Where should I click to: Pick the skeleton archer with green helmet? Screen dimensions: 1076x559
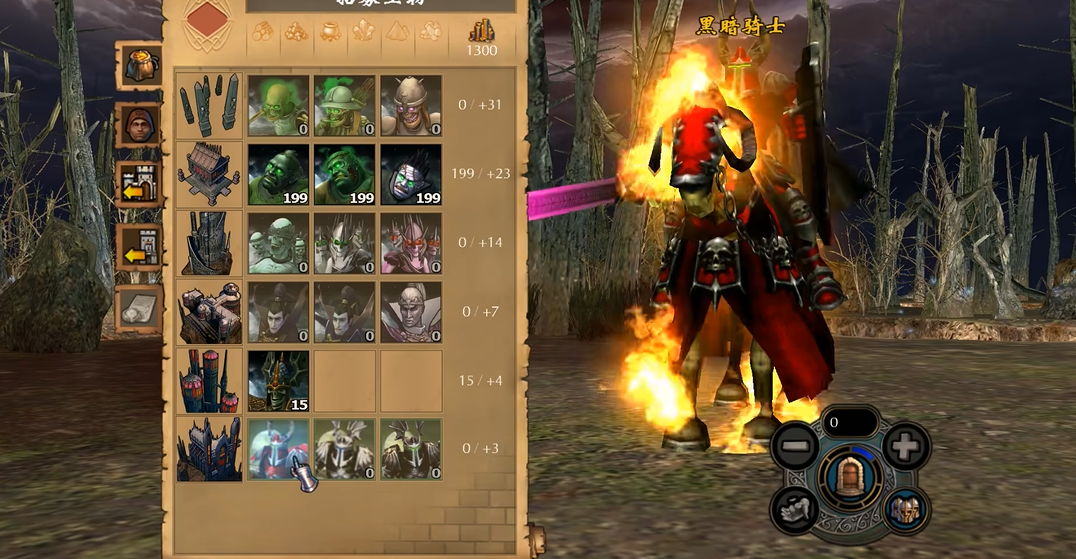[344, 106]
